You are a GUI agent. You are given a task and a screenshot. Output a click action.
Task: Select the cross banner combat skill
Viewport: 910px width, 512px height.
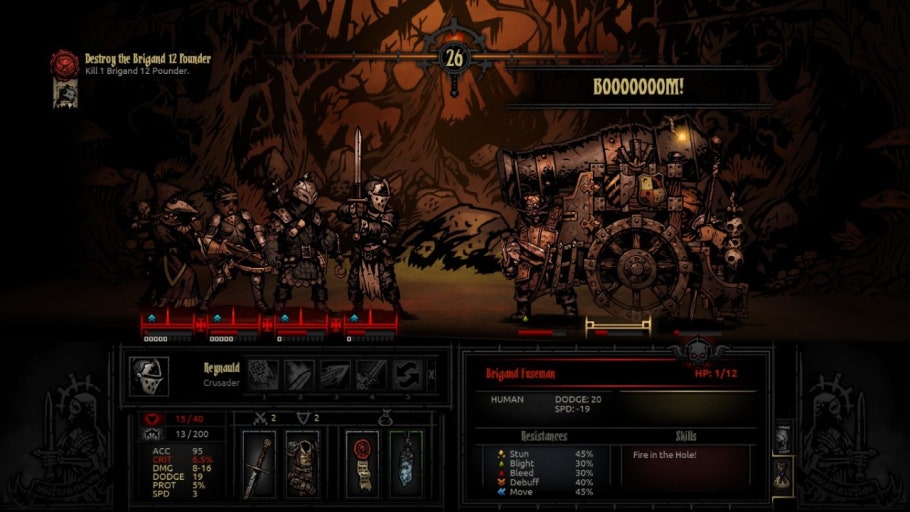[264, 375]
